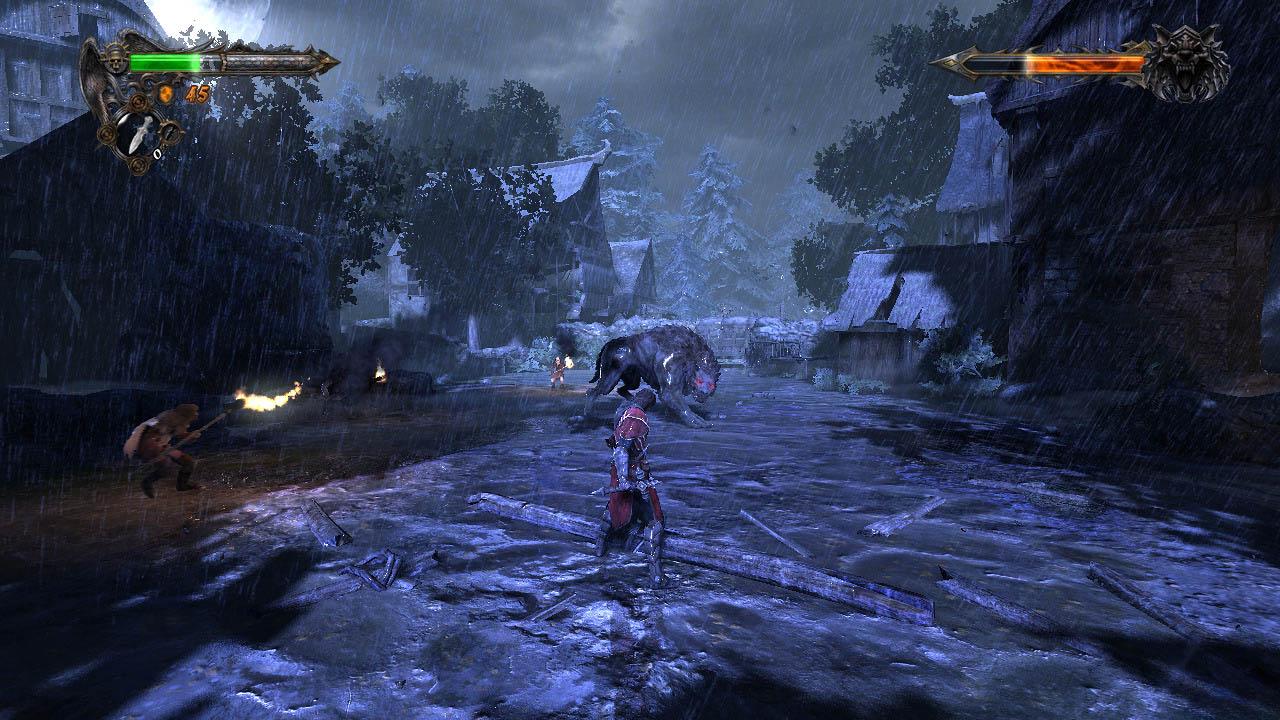Click the upper medallion on the dagger frame
This screenshot has width=1280, height=720.
(x=136, y=103)
